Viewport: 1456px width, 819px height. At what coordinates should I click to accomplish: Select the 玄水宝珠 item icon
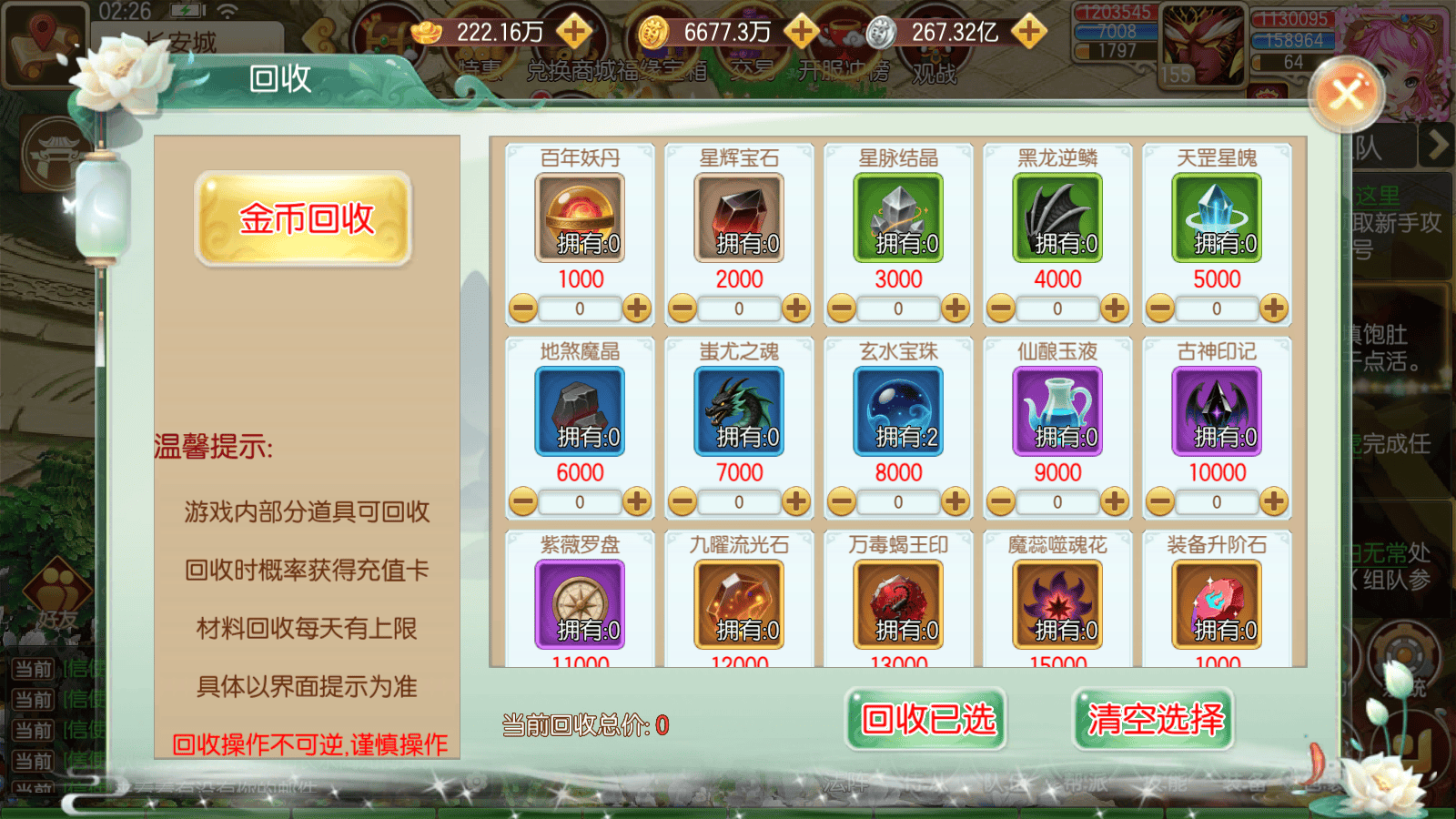(897, 411)
